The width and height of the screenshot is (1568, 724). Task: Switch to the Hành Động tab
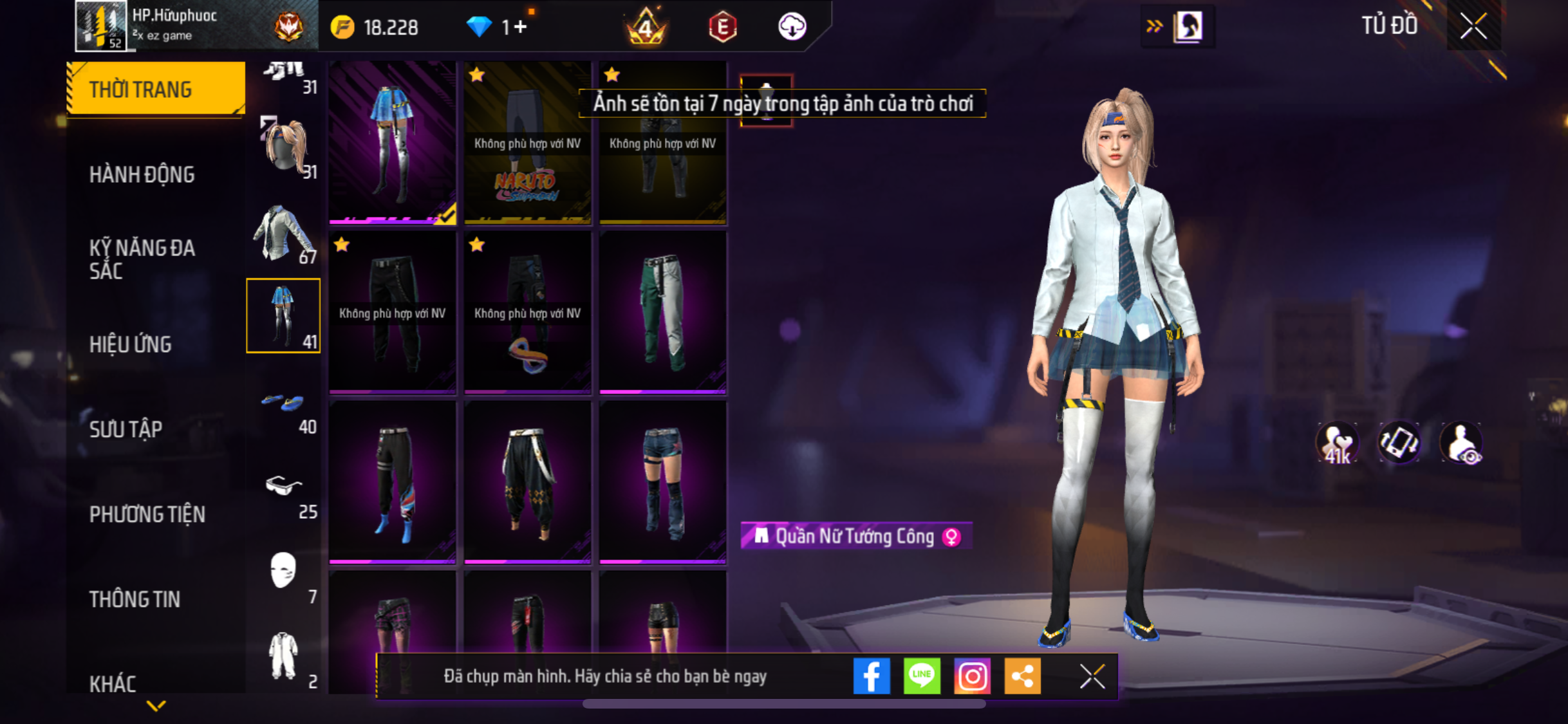coord(142,174)
